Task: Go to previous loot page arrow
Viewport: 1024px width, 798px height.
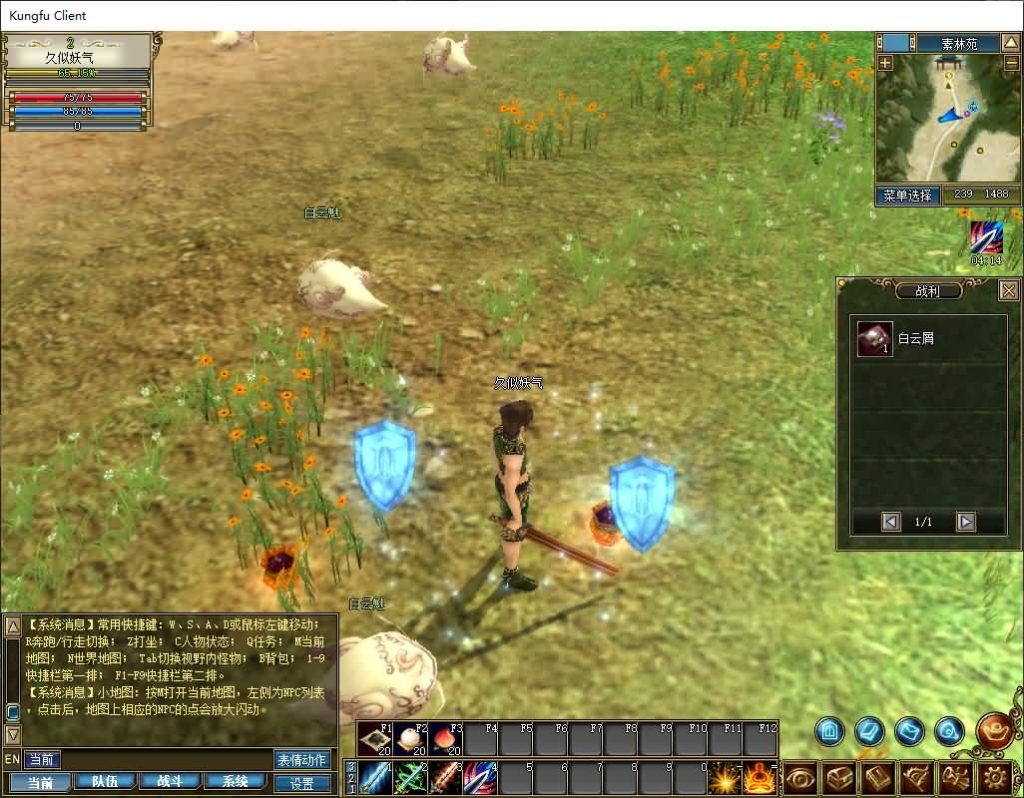Action: (891, 521)
